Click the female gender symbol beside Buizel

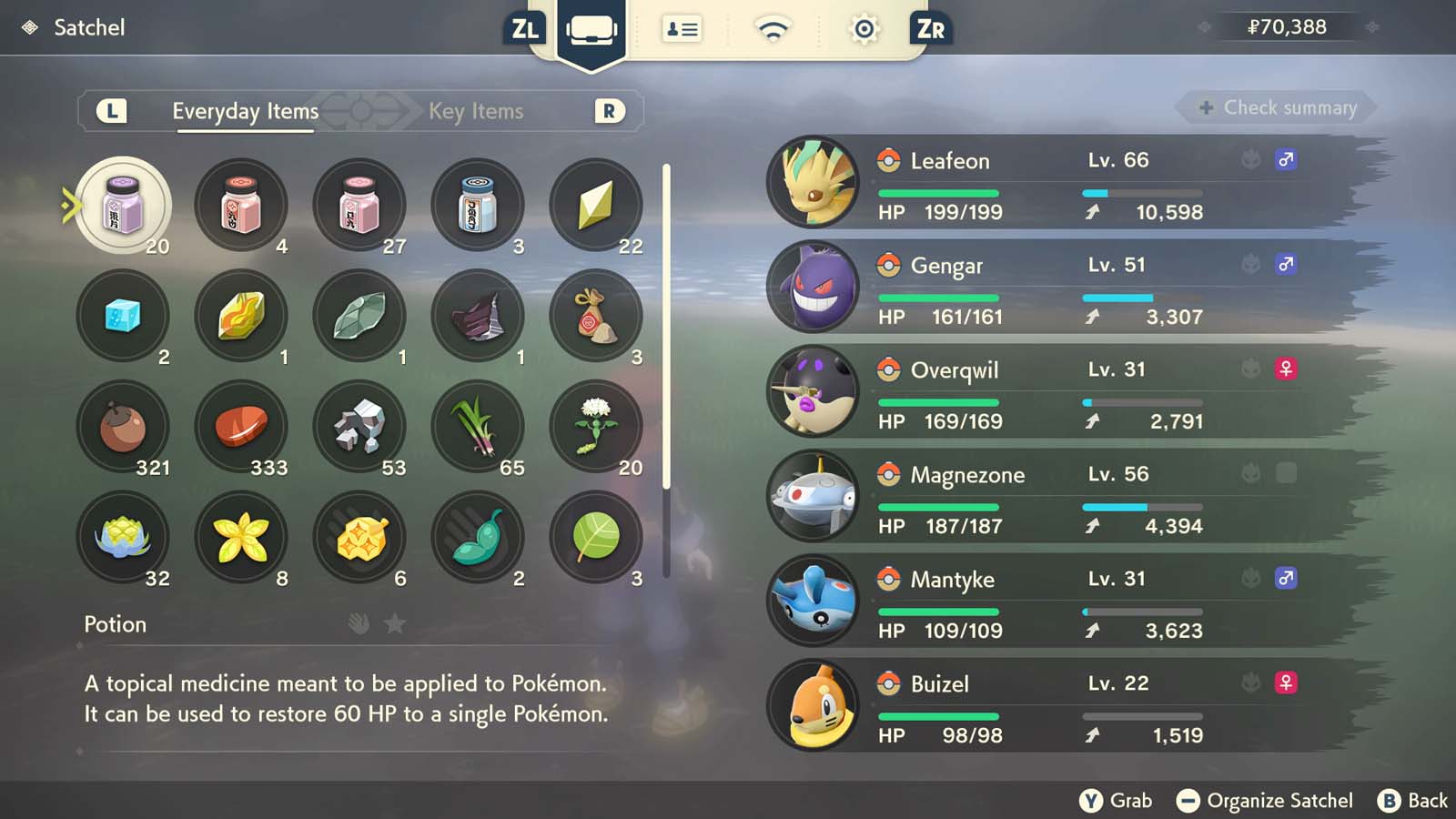1285,683
